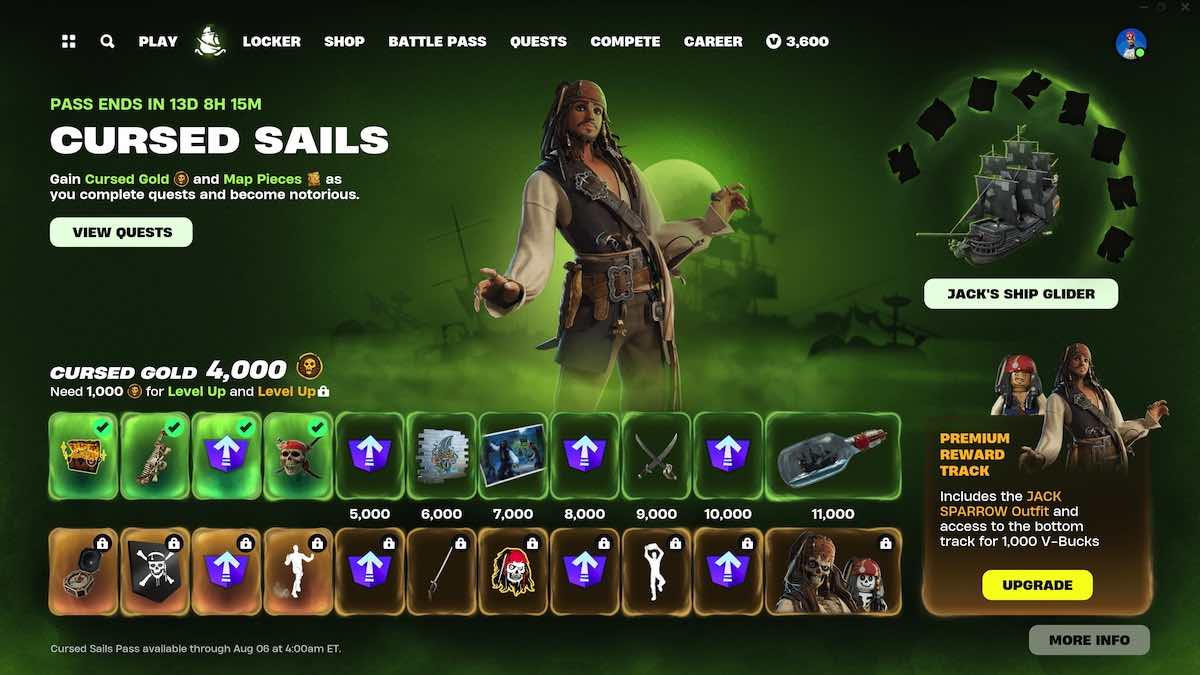Open the grid menu icon
Viewport: 1200px width, 675px height.
click(x=69, y=42)
